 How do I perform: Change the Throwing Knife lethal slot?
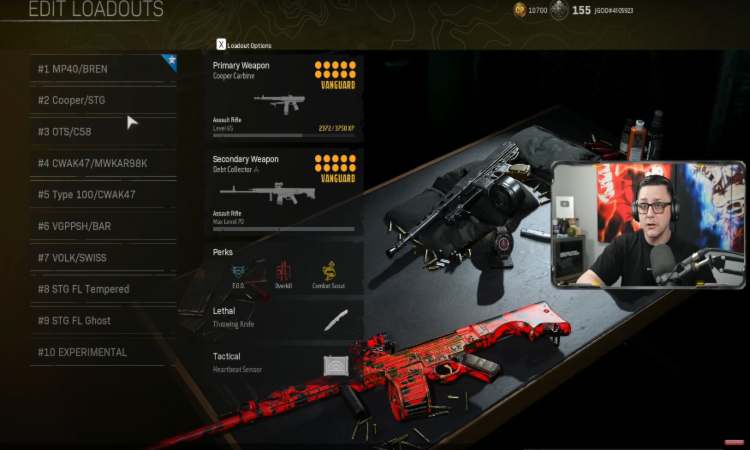[x=284, y=318]
